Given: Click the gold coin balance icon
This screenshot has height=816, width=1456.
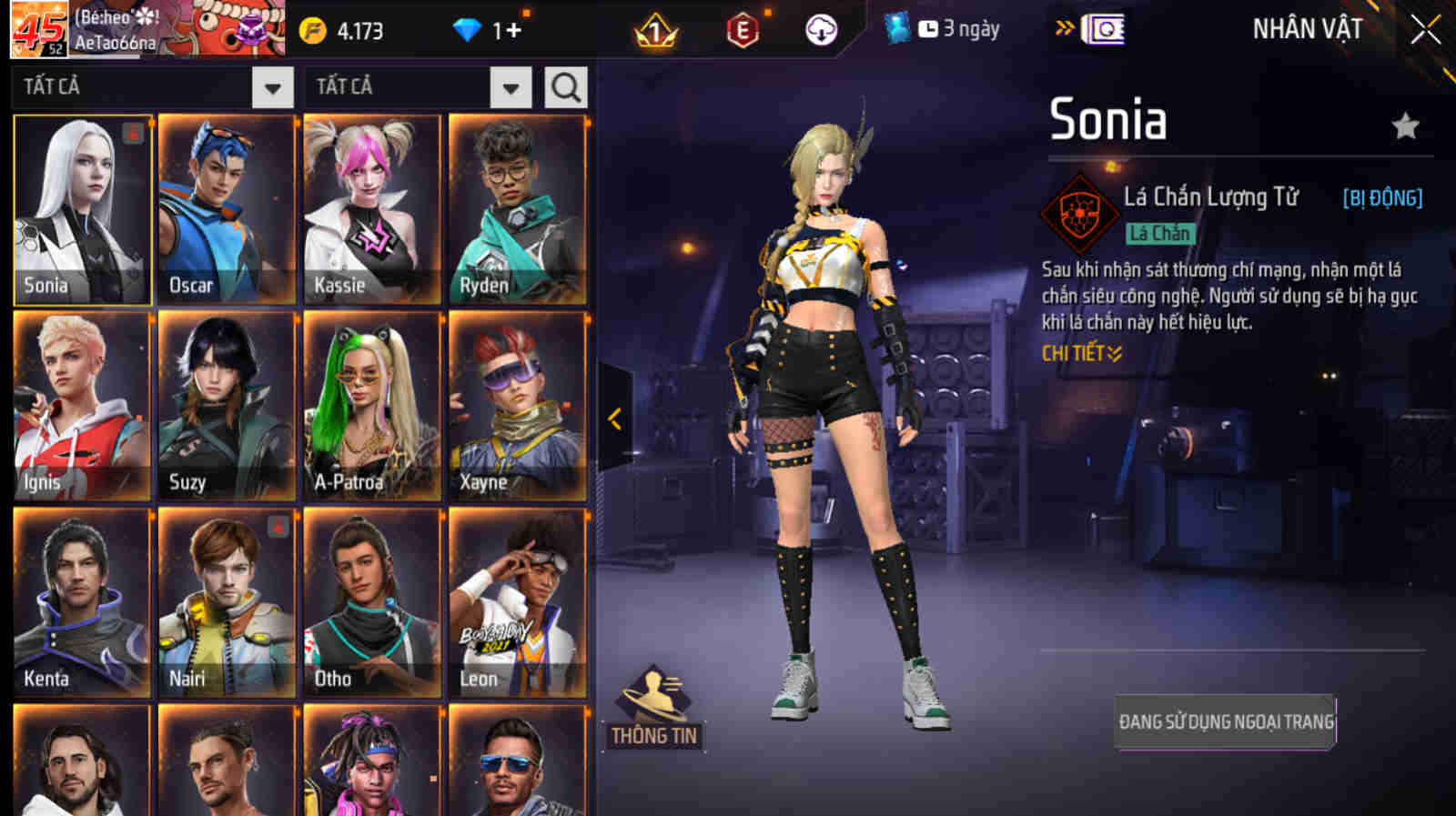Looking at the screenshot, I should tap(313, 28).
